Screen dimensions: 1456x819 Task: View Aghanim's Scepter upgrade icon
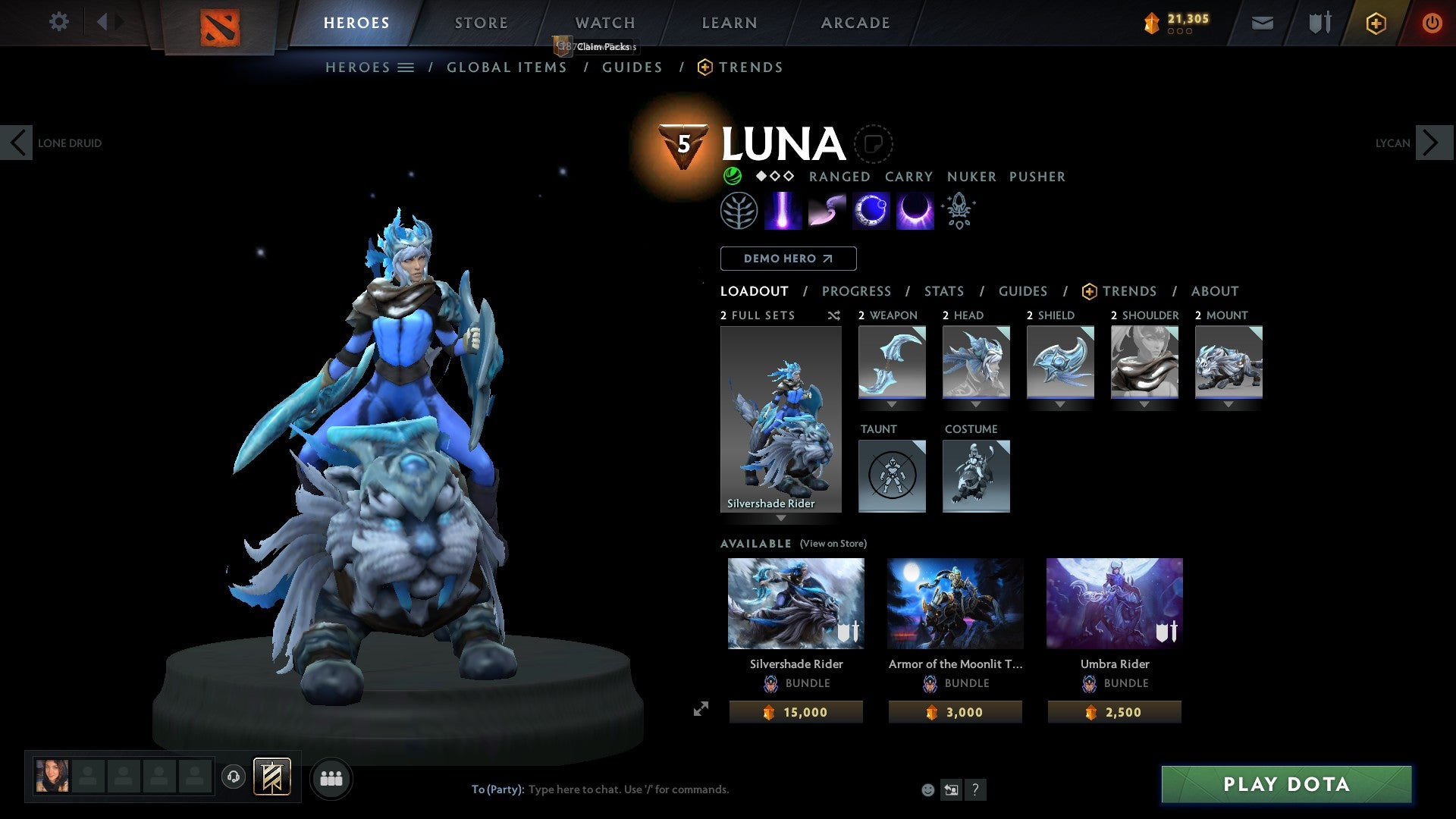958,210
